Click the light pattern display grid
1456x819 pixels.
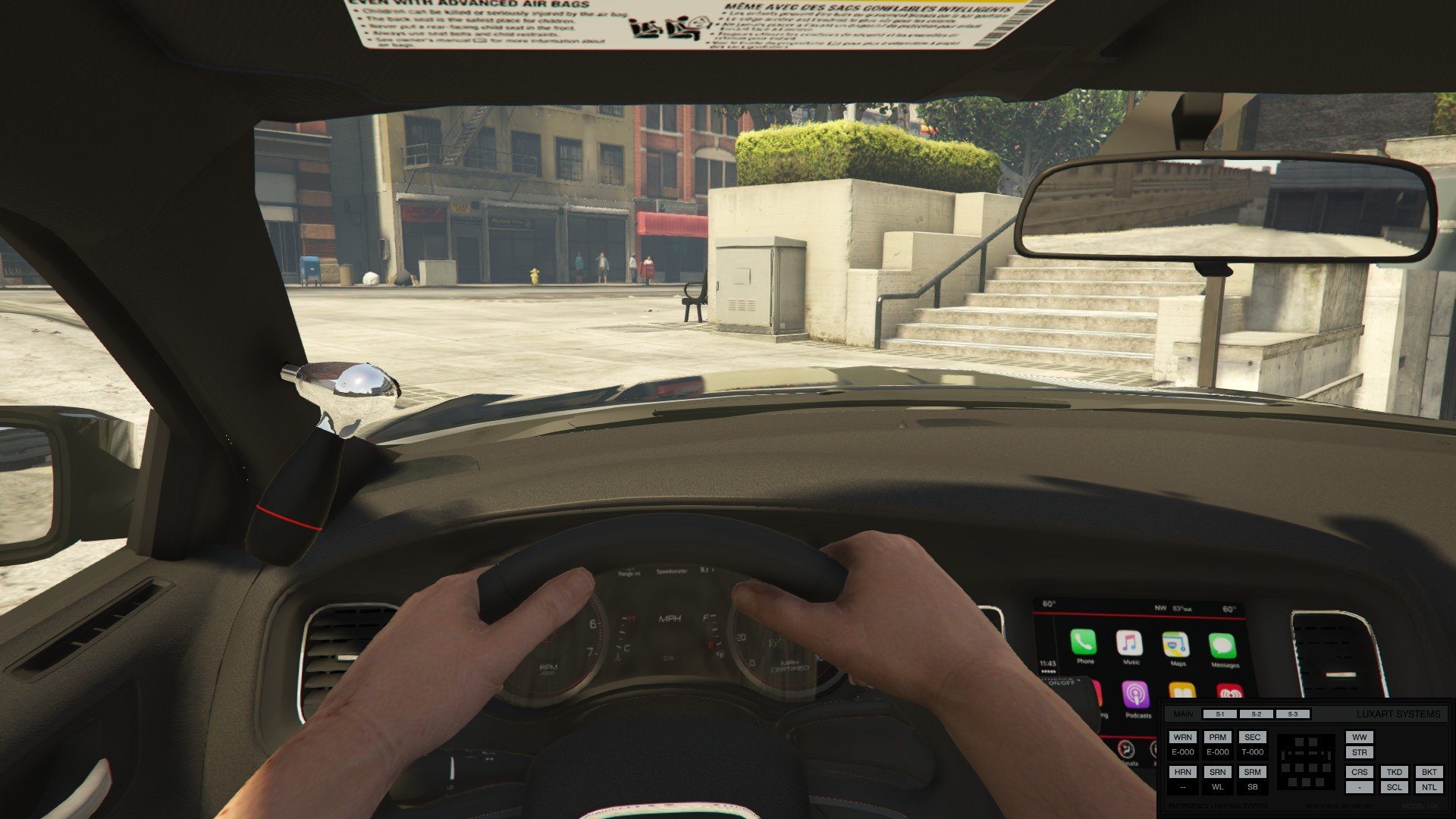tap(1305, 762)
